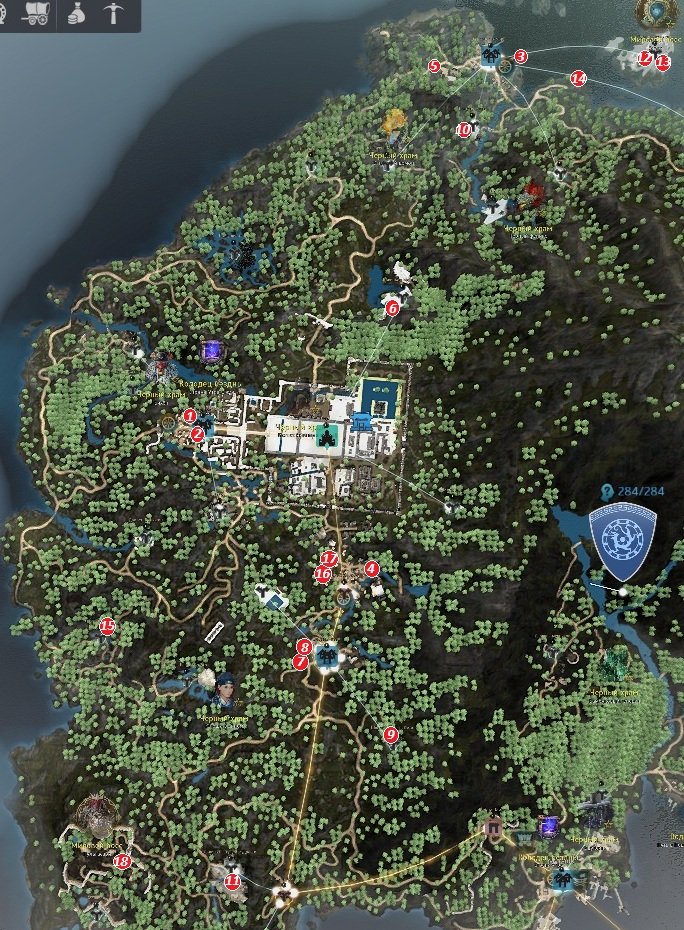The height and width of the screenshot is (930, 684).
Task: Choose red map marker number 10
Action: tap(463, 129)
